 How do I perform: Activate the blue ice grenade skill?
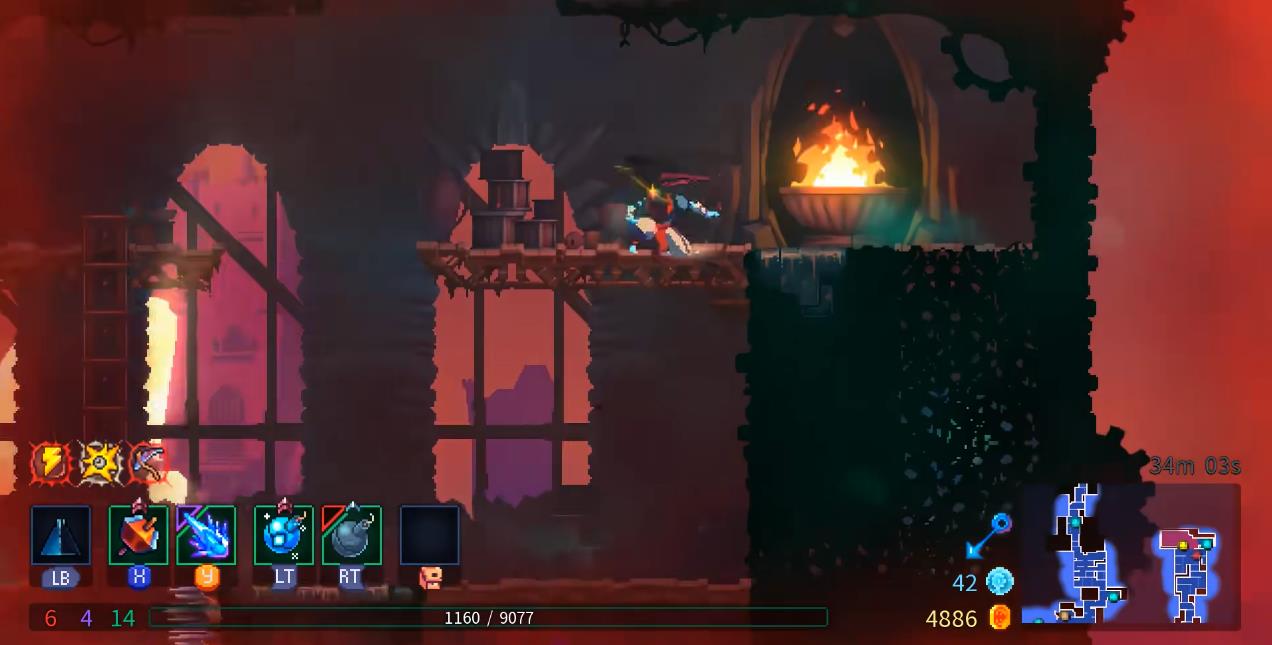tap(284, 535)
